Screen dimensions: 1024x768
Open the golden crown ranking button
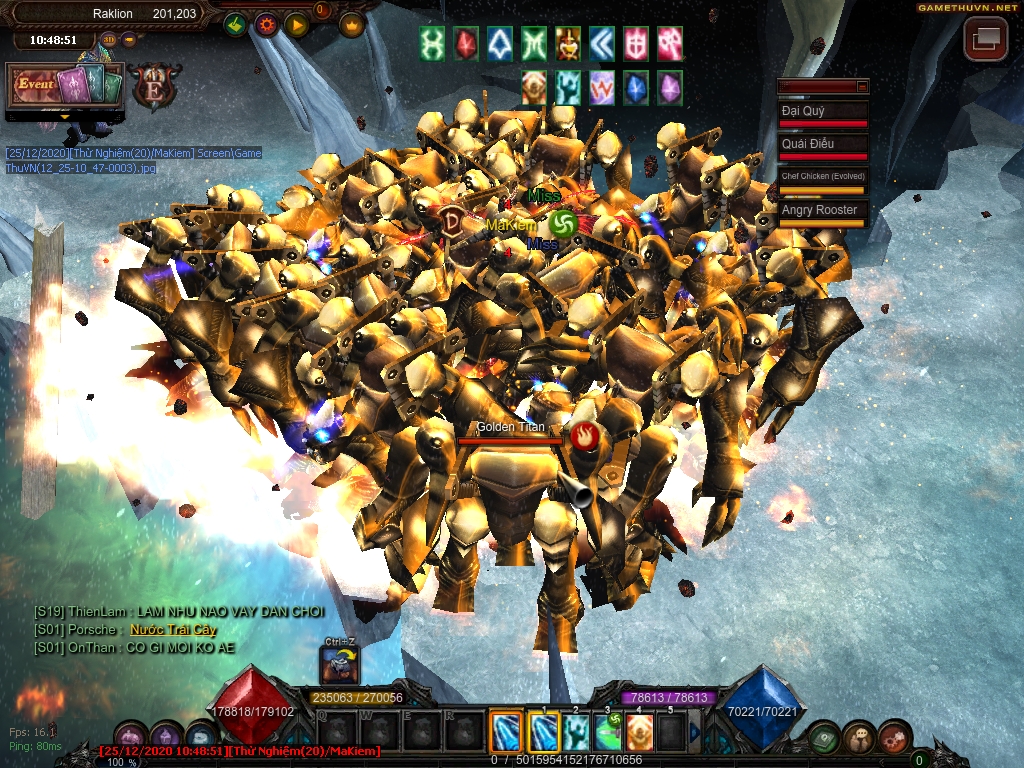pyautogui.click(x=352, y=25)
